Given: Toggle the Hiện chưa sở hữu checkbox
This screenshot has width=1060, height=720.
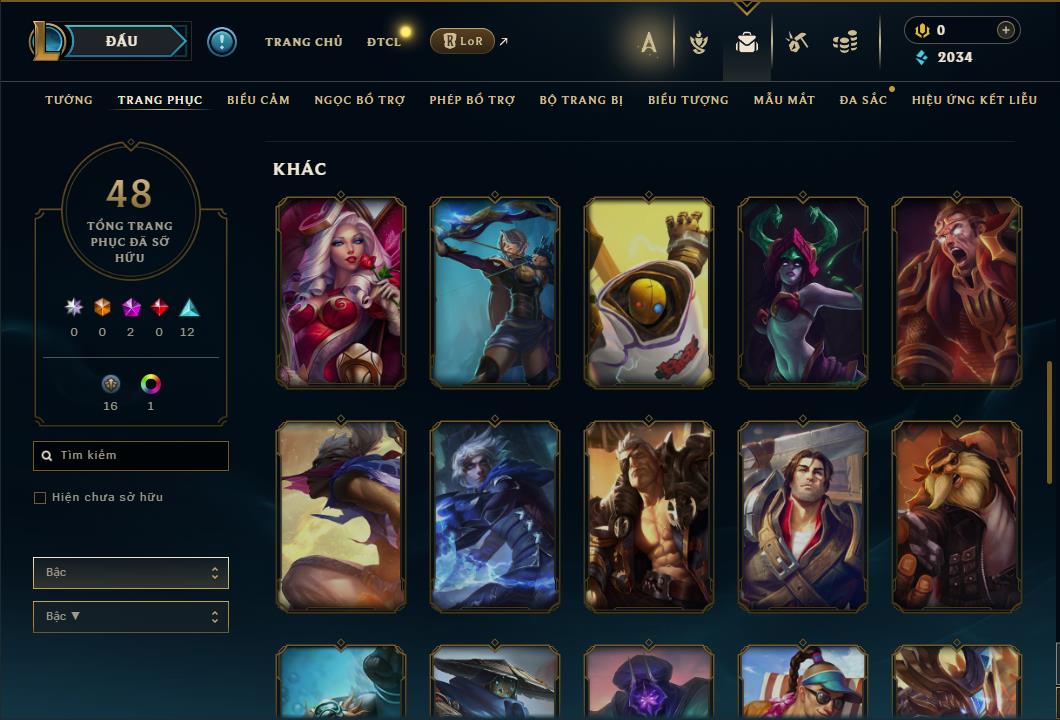Looking at the screenshot, I should pyautogui.click(x=40, y=498).
